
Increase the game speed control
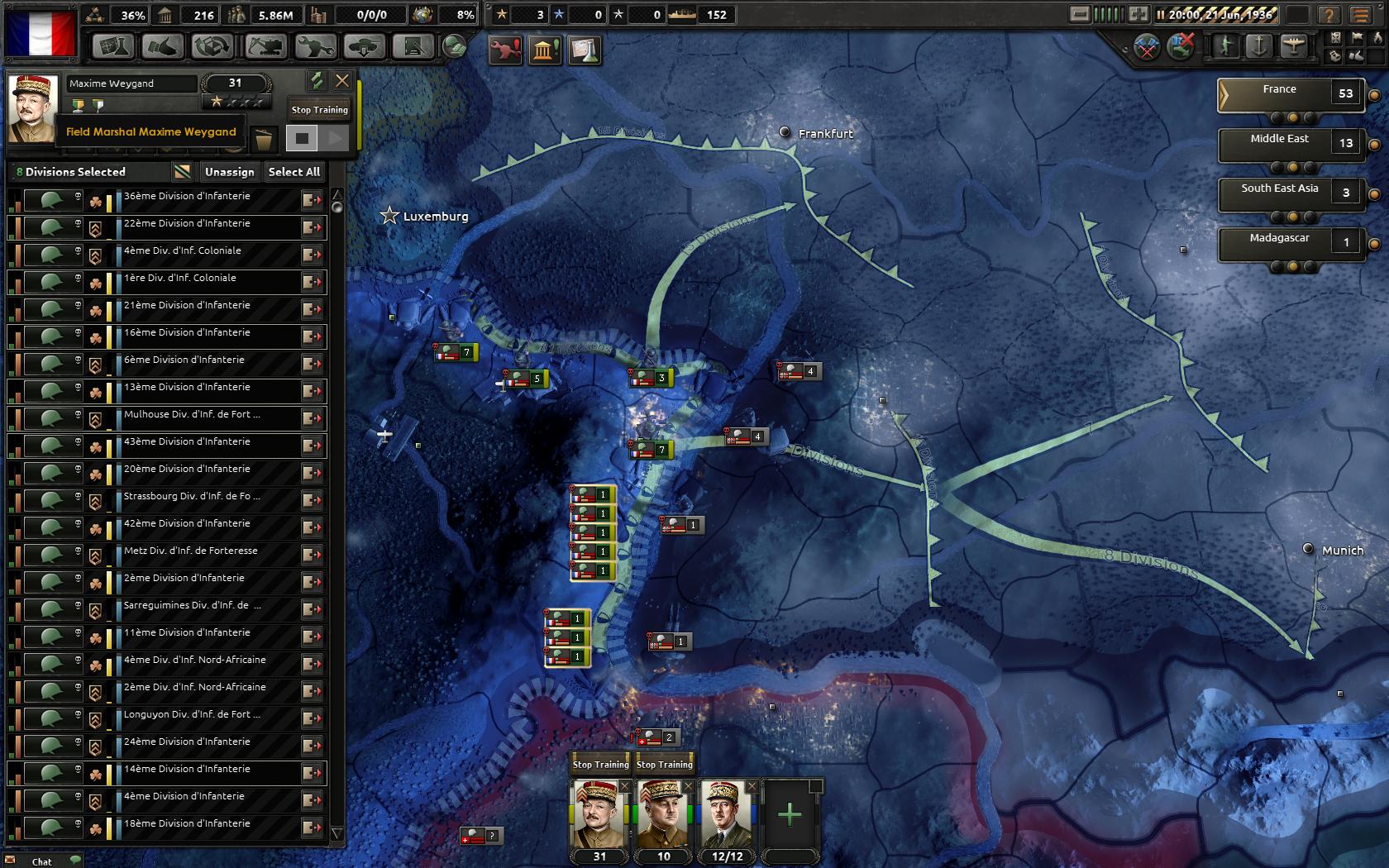[1137, 14]
